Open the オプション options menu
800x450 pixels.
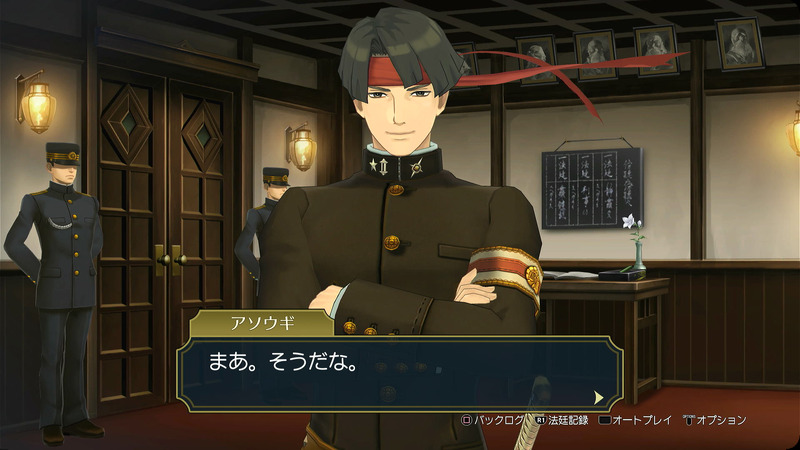coord(714,420)
